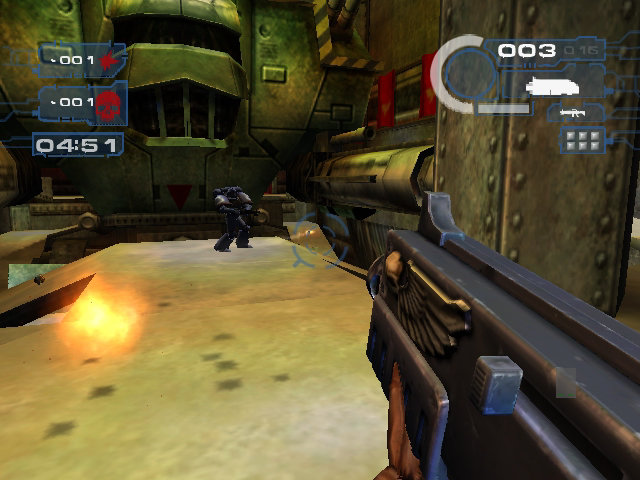The height and width of the screenshot is (480, 640).
Task: Click the red skull deaths icon
Action: click(108, 102)
